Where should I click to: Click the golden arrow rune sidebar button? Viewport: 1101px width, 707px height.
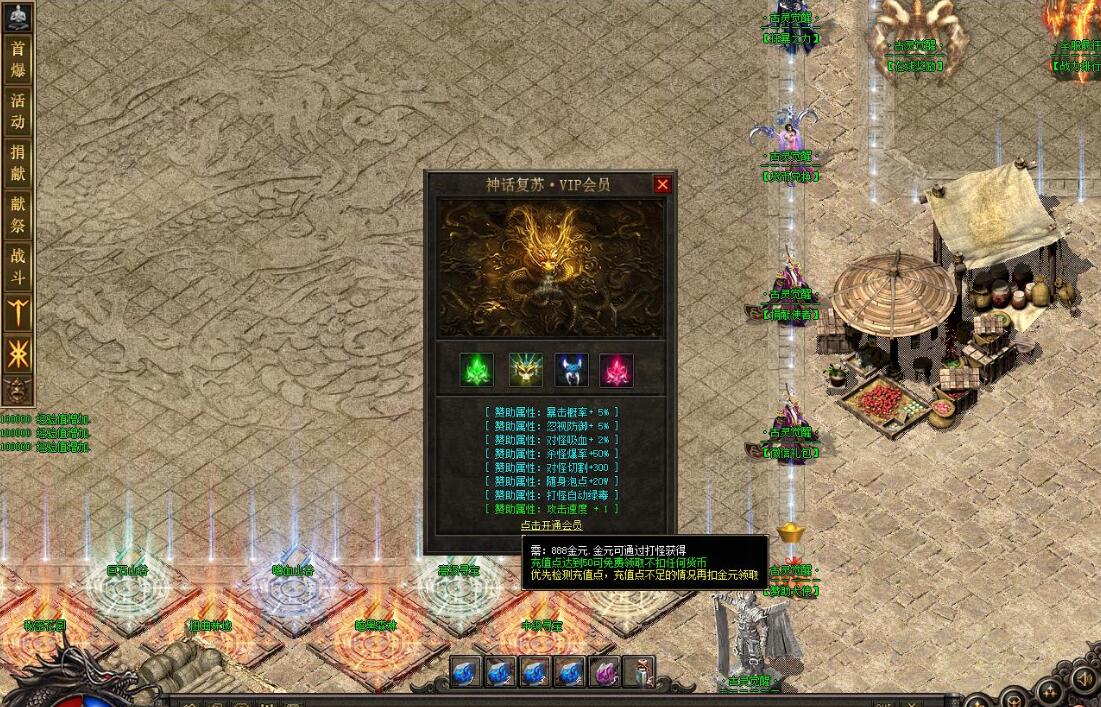(x=18, y=313)
